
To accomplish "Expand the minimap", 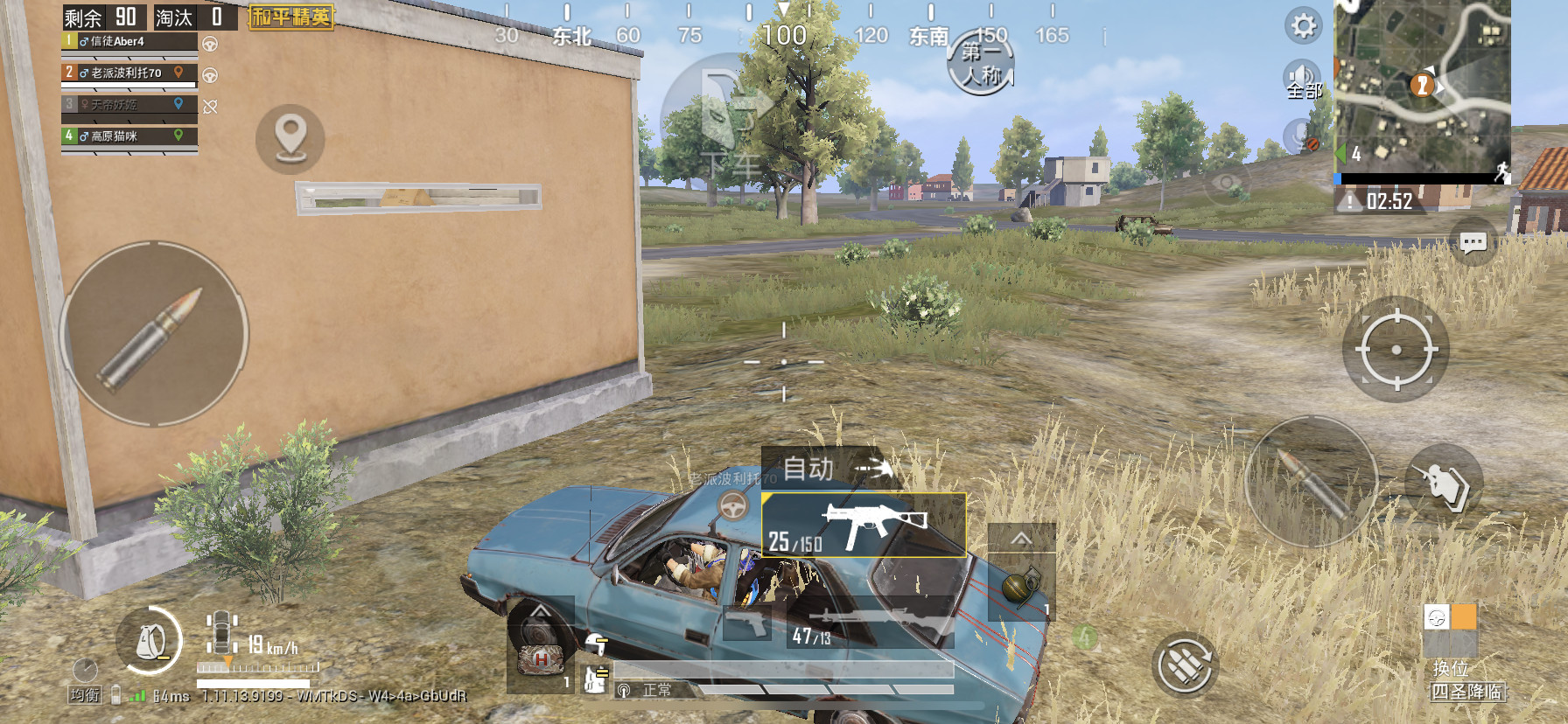I will pyautogui.click(x=1422, y=86).
